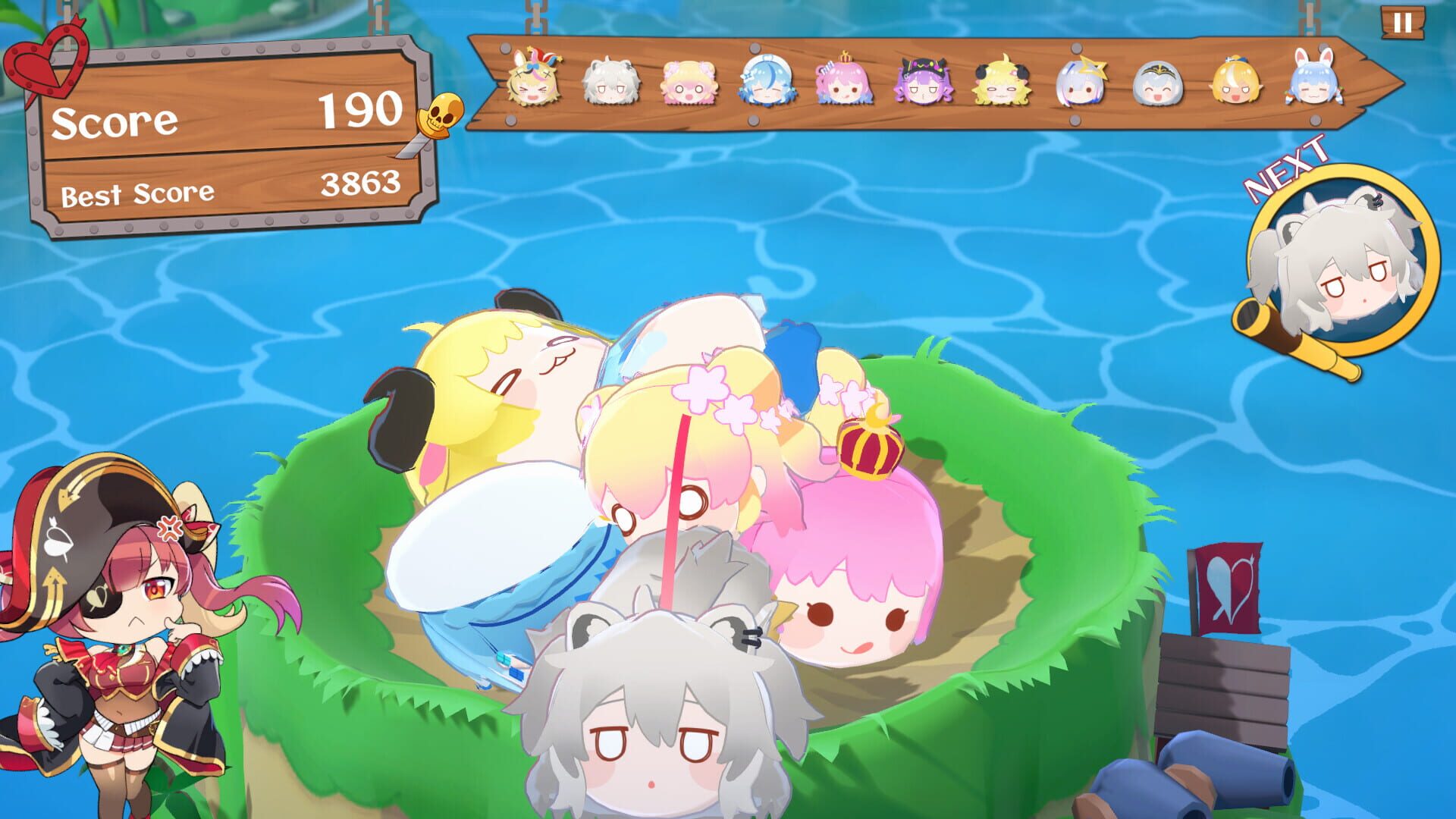This screenshot has height=819, width=1456.
Task: Click the Watame sheep icon in the character lineup
Action: pos(999,85)
